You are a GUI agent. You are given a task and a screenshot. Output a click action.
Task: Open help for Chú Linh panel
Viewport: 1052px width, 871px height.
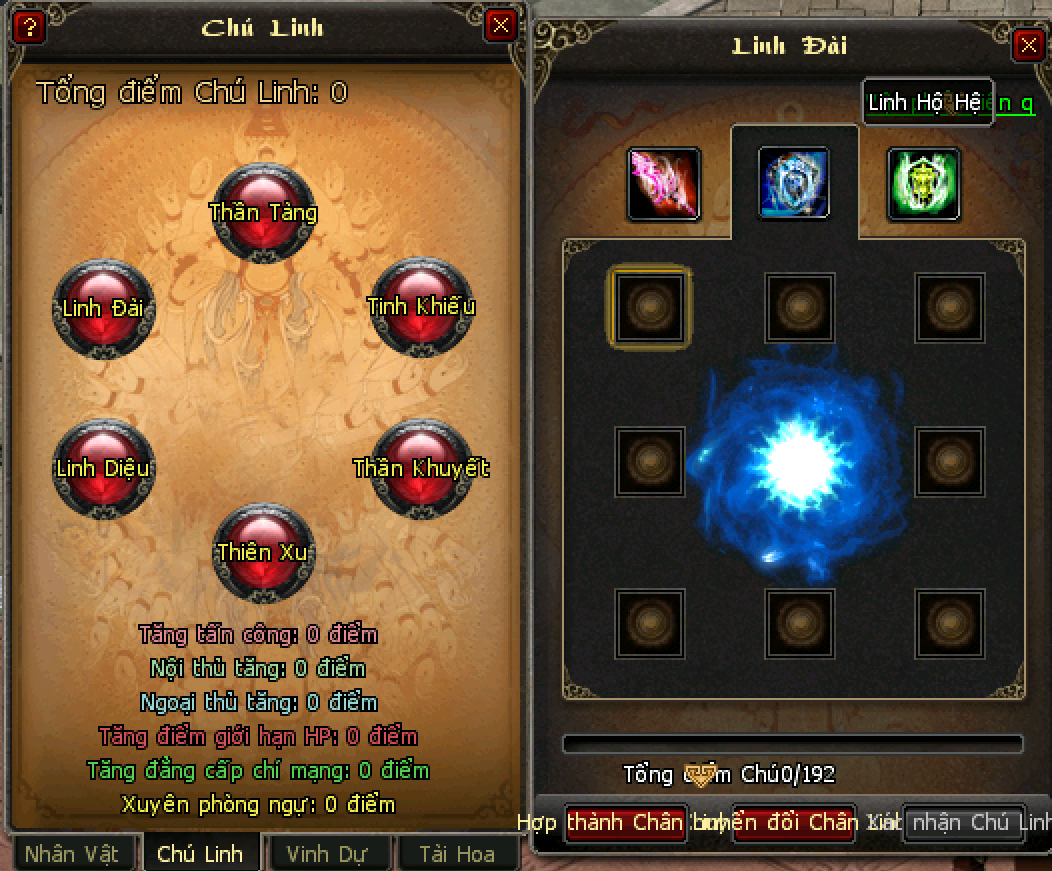point(29,25)
